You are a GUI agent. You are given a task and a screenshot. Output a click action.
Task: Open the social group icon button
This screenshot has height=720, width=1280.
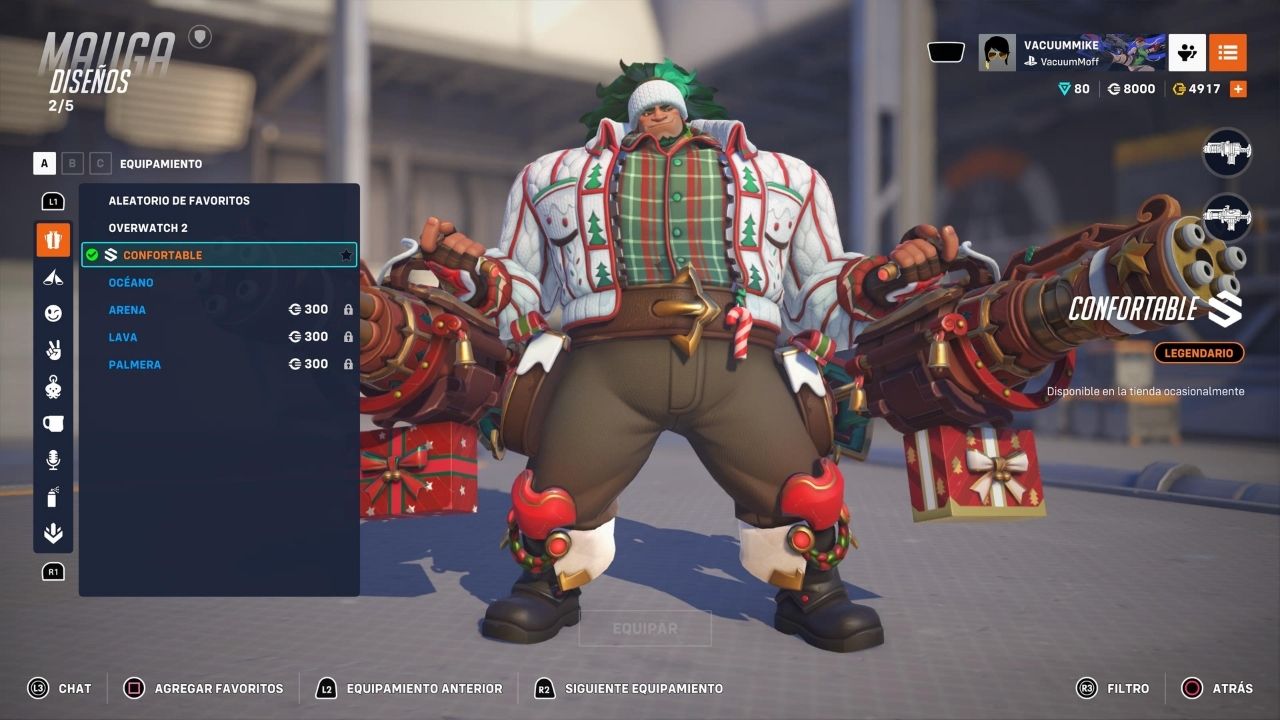click(x=1187, y=52)
